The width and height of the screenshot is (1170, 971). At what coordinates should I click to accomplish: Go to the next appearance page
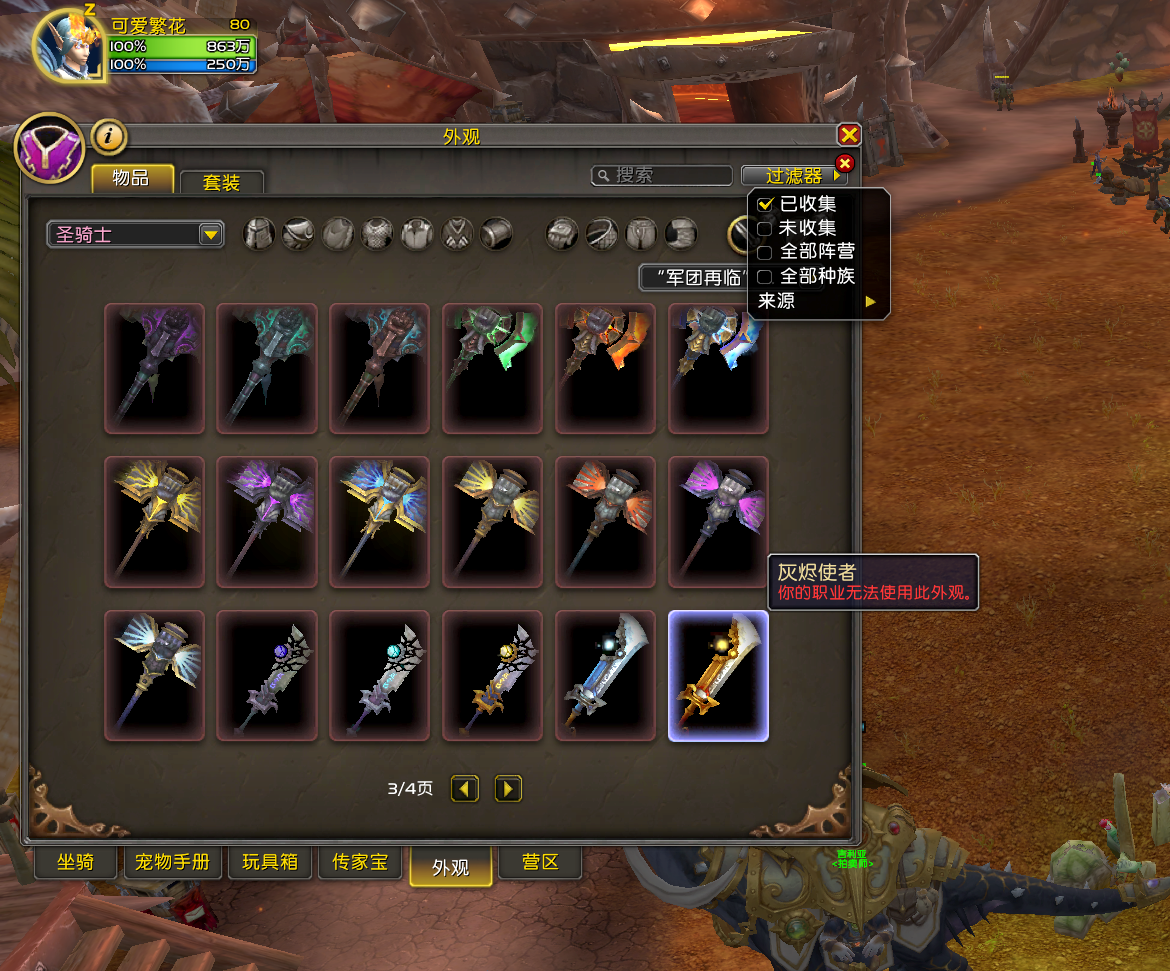pyautogui.click(x=508, y=789)
